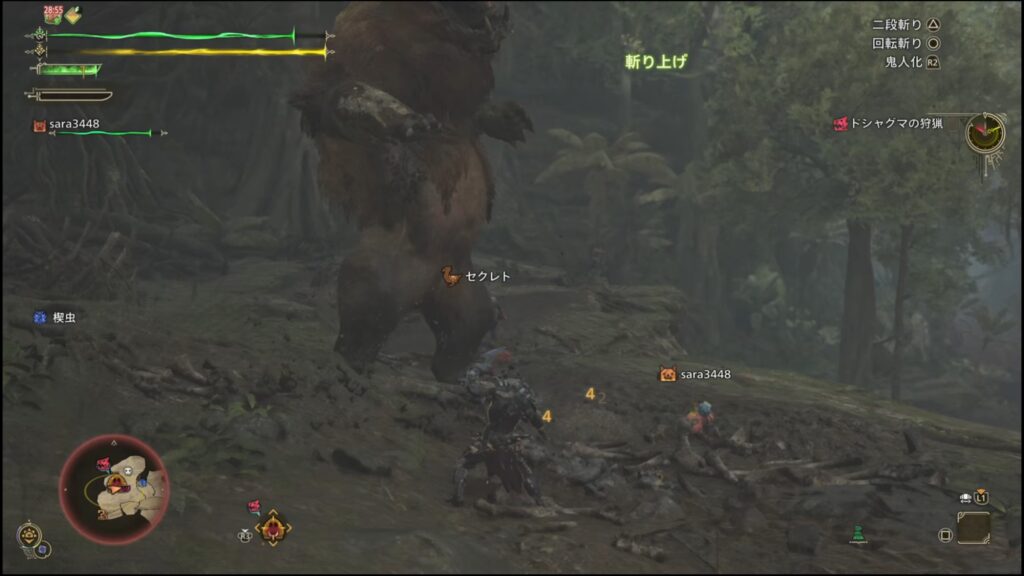Image resolution: width=1024 pixels, height=576 pixels.
Task: Open the ドシャグマの狩猟 quest tracker
Action: 889,124
